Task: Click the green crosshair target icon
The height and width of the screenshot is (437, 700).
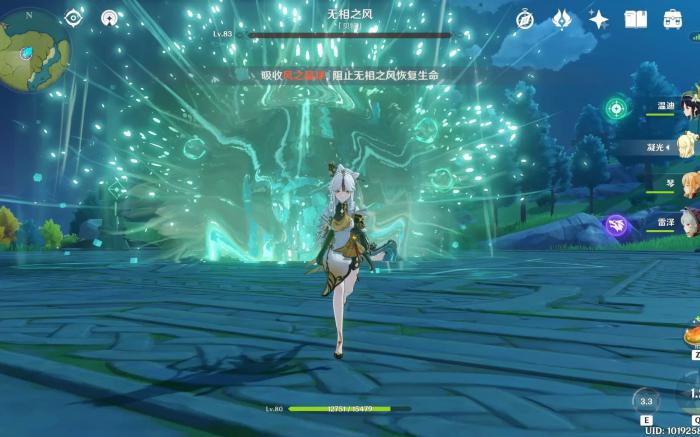Action: pos(618,108)
